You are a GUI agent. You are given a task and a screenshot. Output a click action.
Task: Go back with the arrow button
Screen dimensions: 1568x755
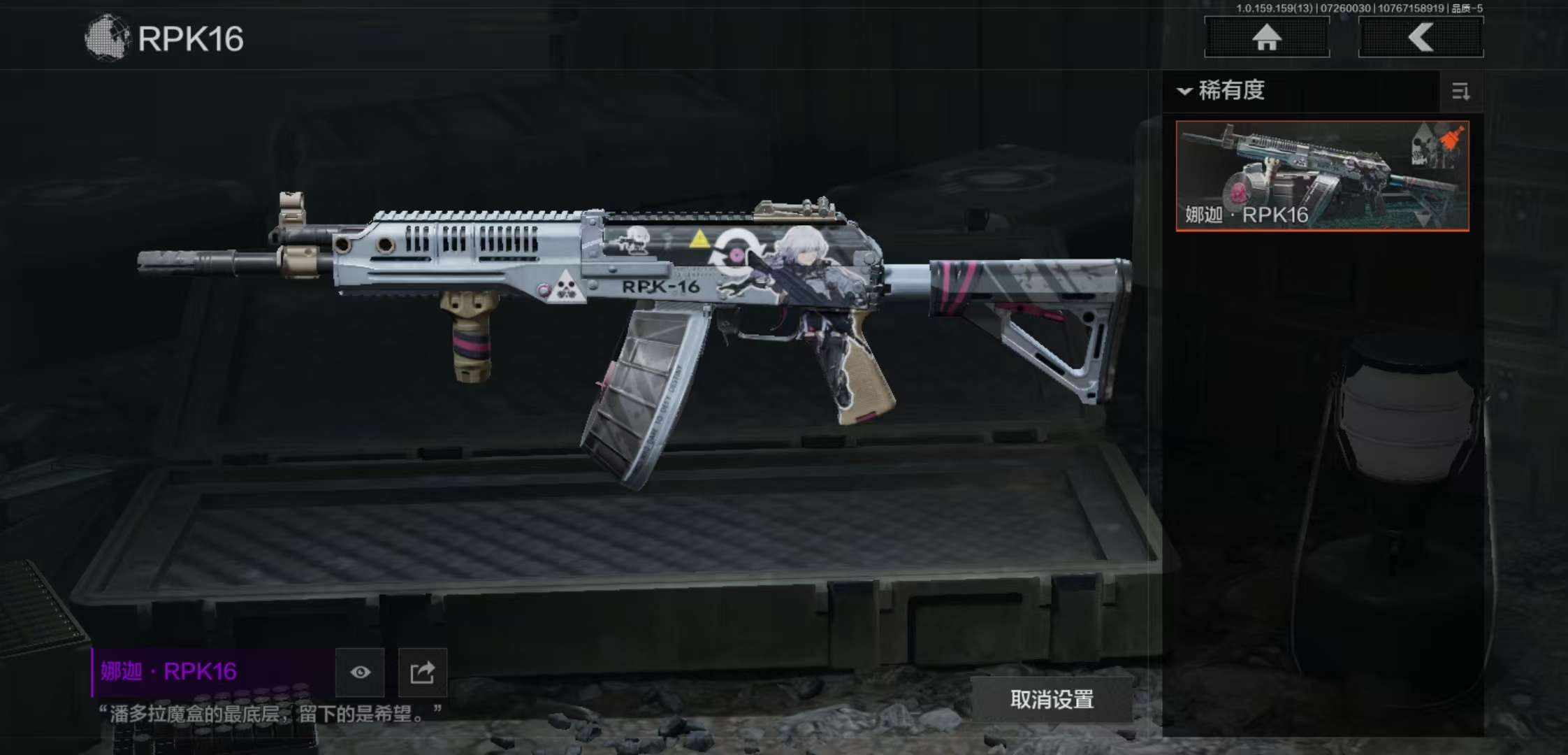pos(1421,37)
